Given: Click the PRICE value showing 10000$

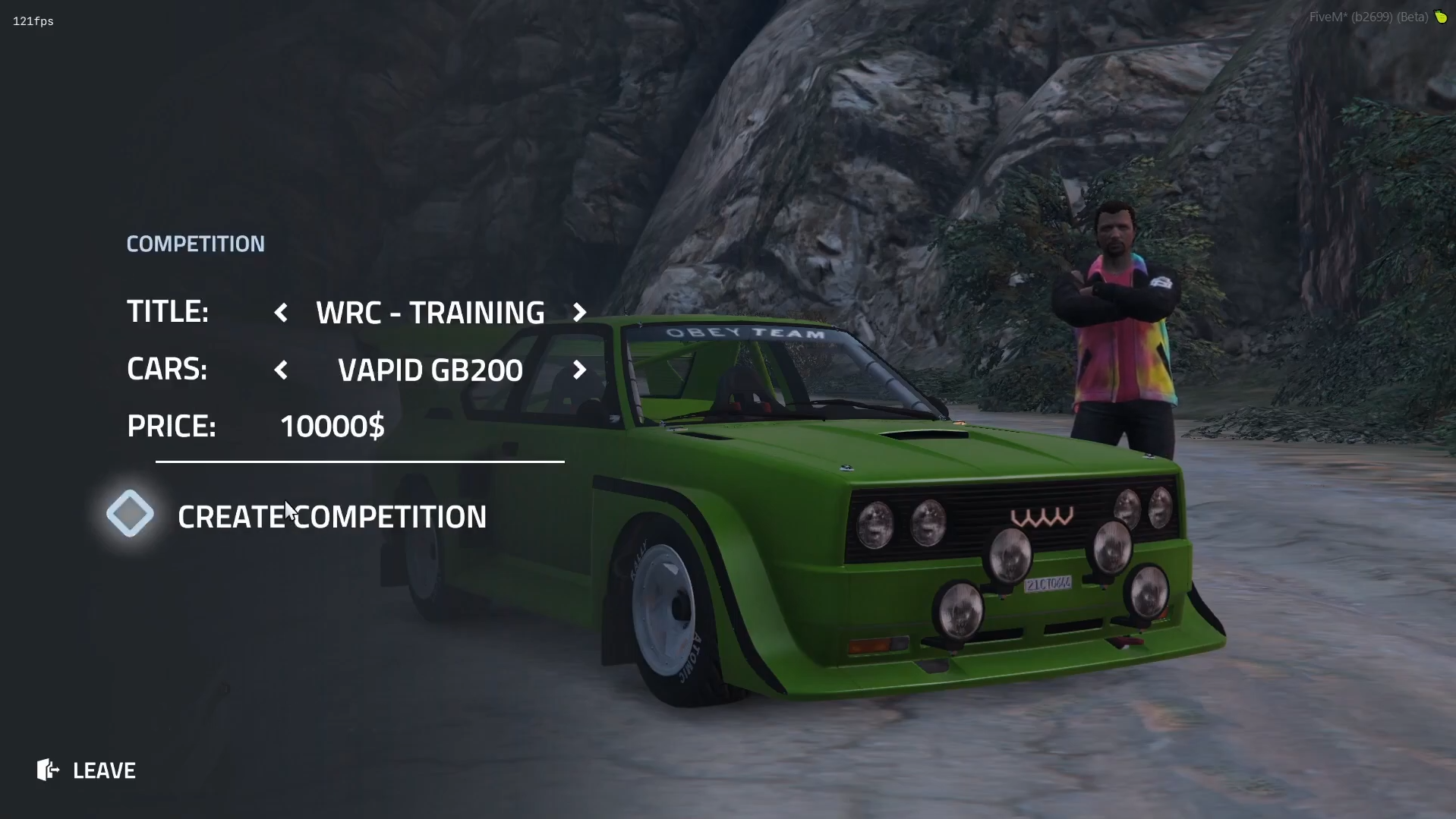Looking at the screenshot, I should tap(332, 426).
